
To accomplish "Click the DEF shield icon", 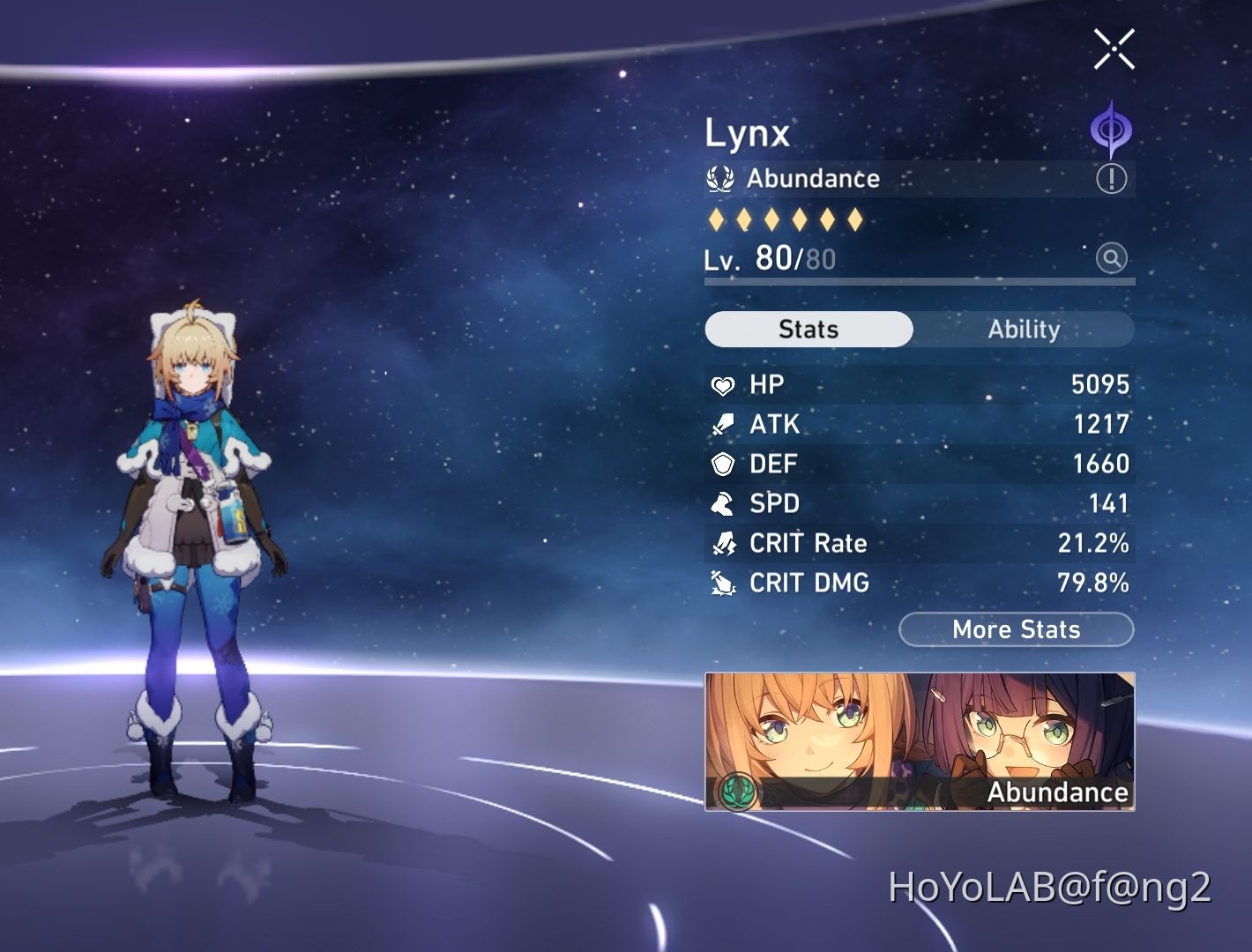I will pos(723,463).
